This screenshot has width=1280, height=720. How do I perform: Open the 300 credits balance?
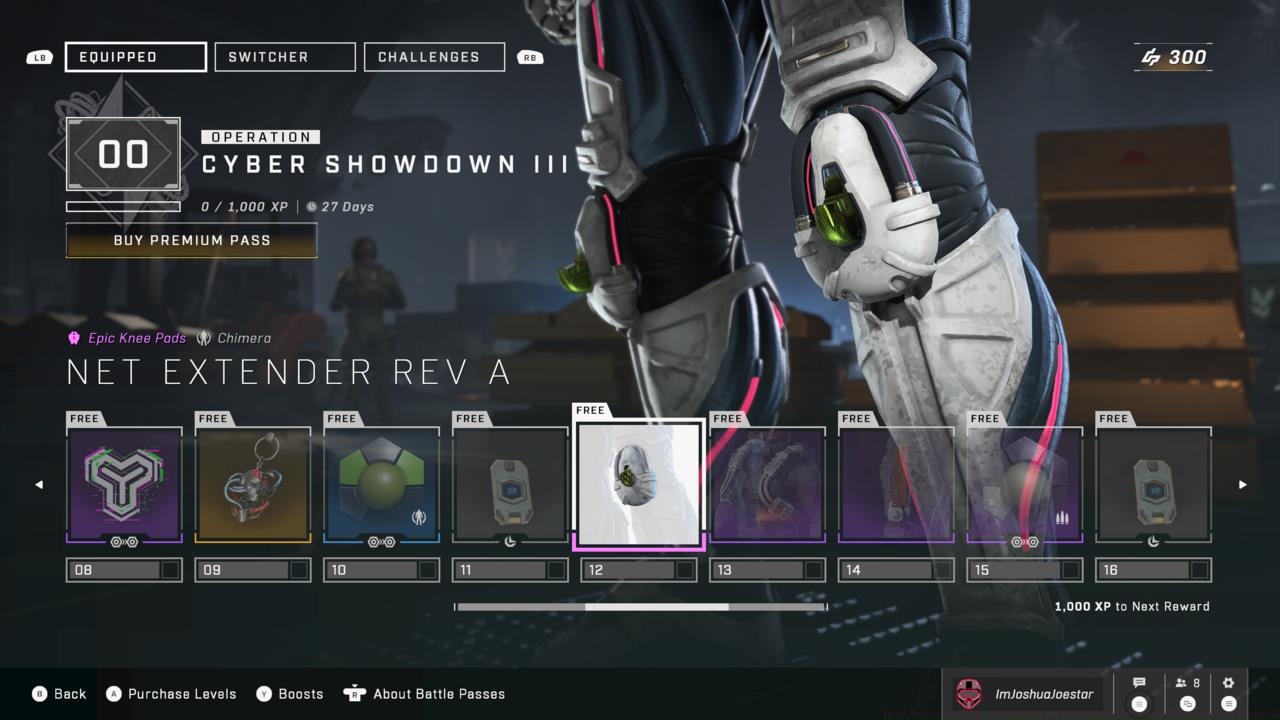point(1174,57)
